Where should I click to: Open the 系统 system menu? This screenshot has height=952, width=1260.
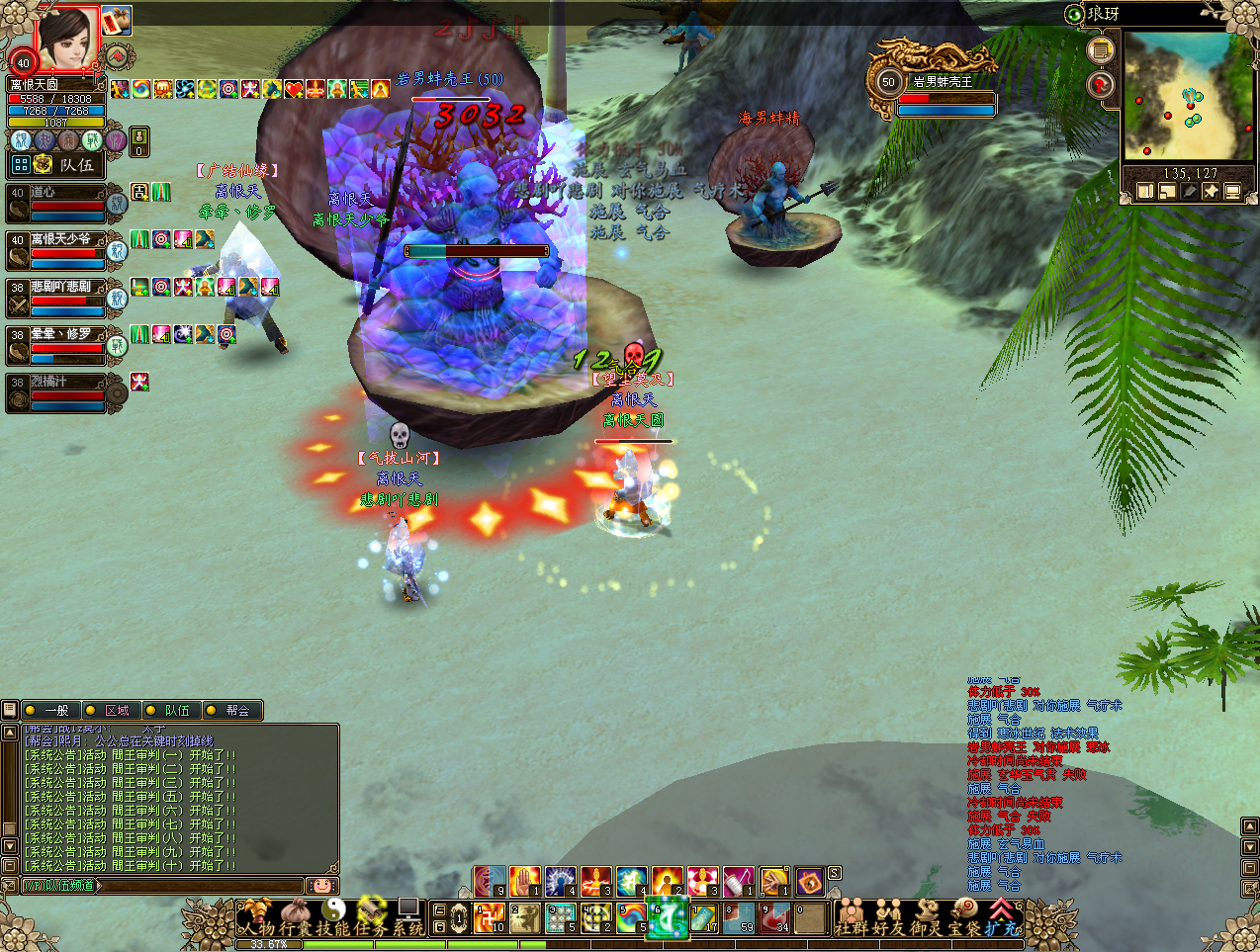408,918
